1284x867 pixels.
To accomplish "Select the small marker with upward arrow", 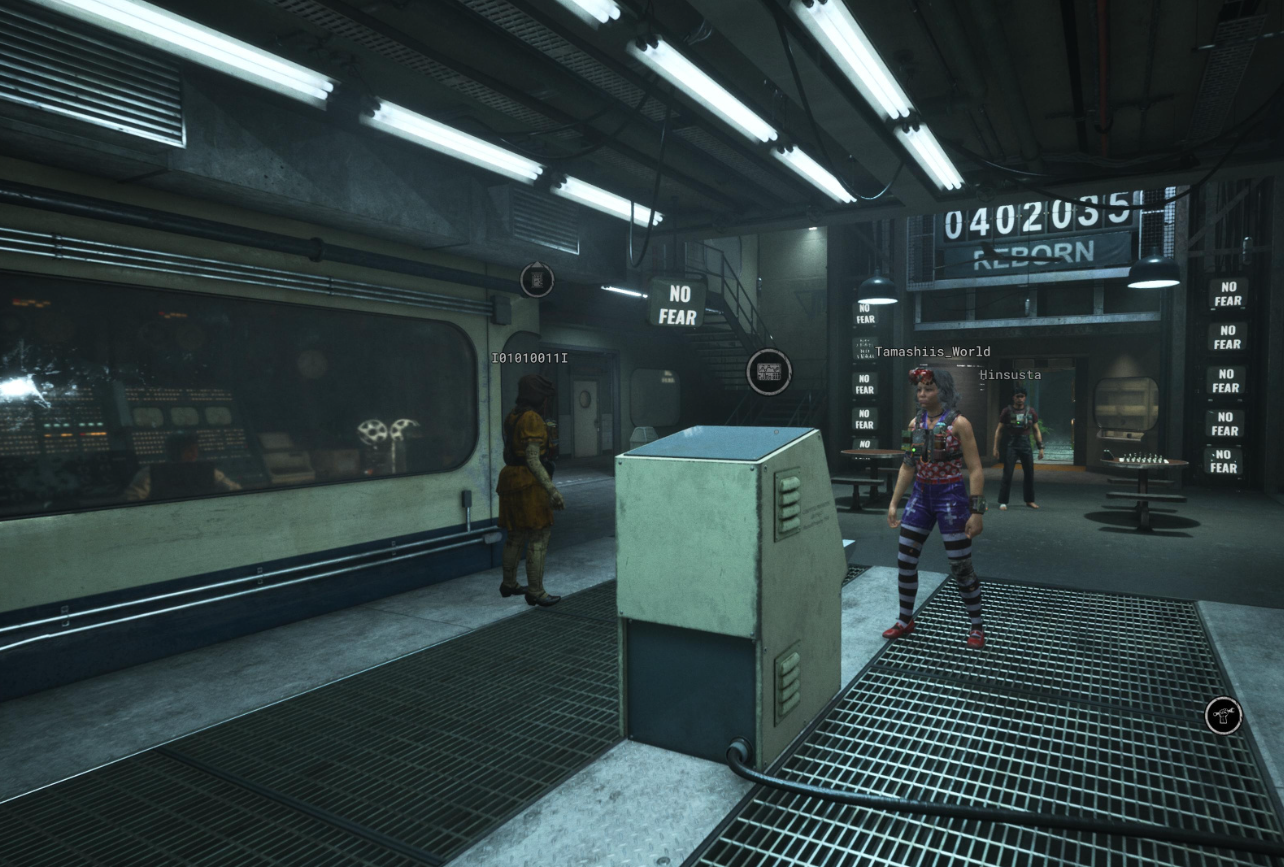I will click(x=537, y=279).
